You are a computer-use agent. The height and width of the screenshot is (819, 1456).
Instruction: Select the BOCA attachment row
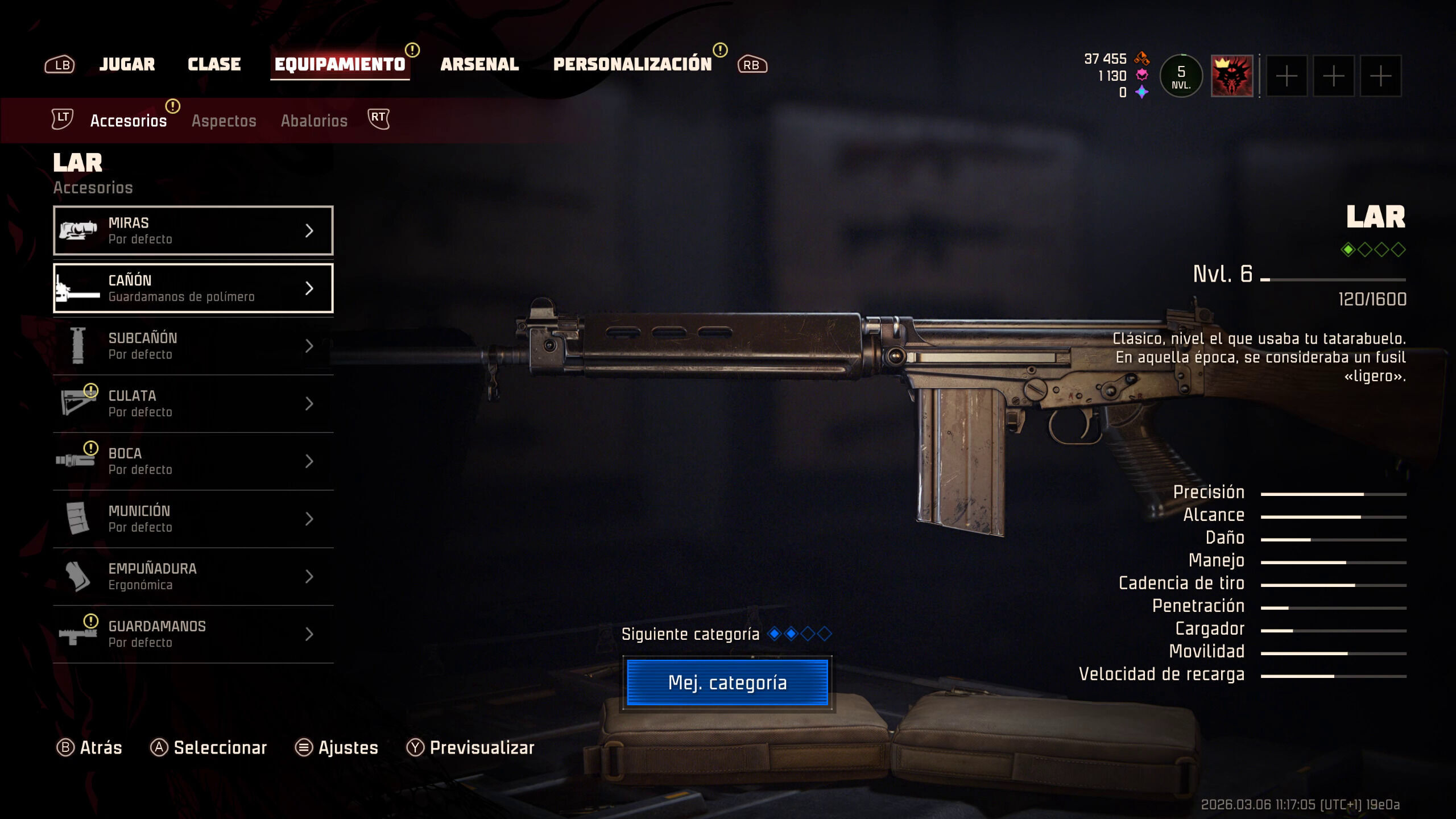point(193,461)
